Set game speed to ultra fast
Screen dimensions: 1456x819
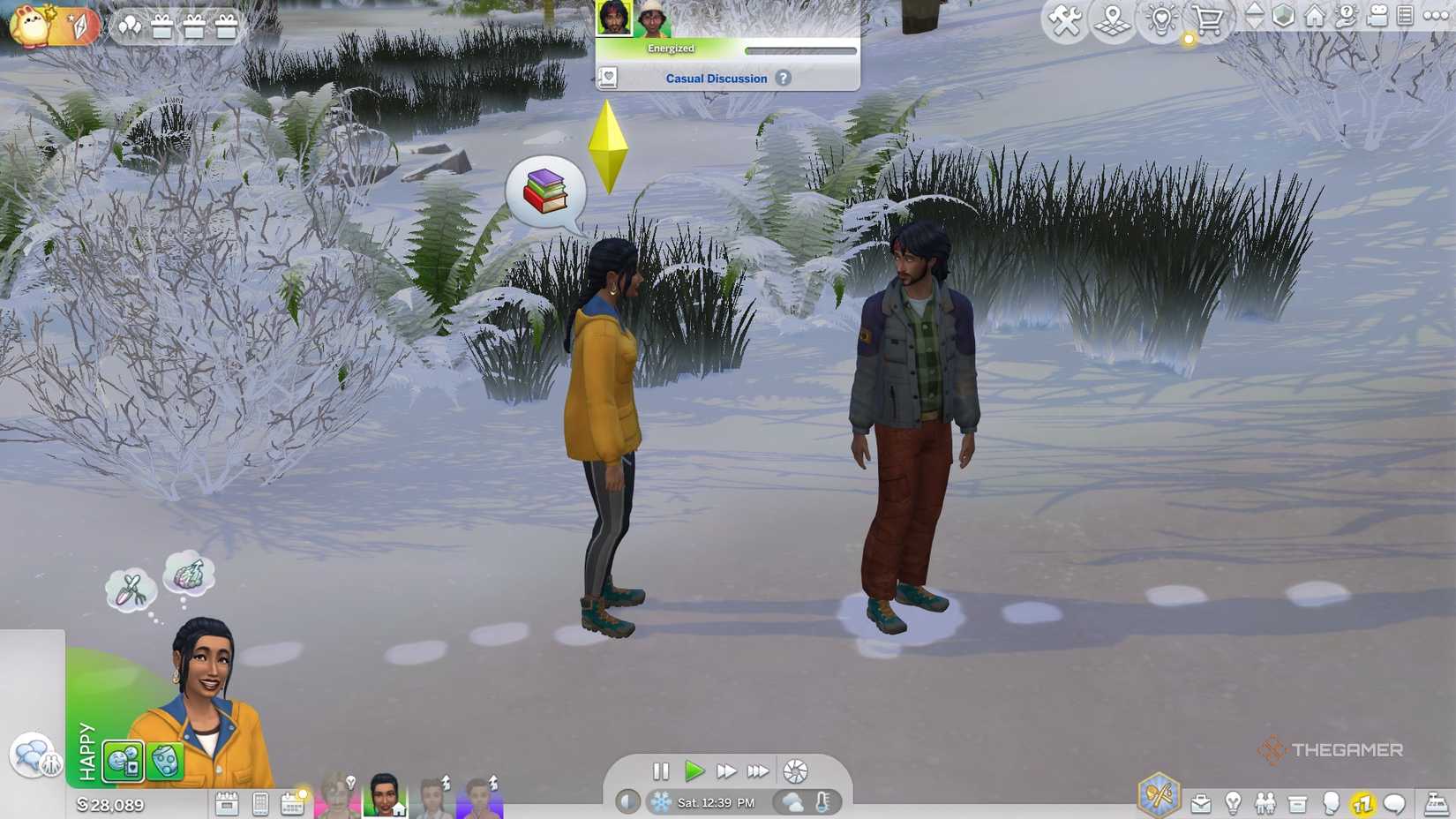coord(757,771)
